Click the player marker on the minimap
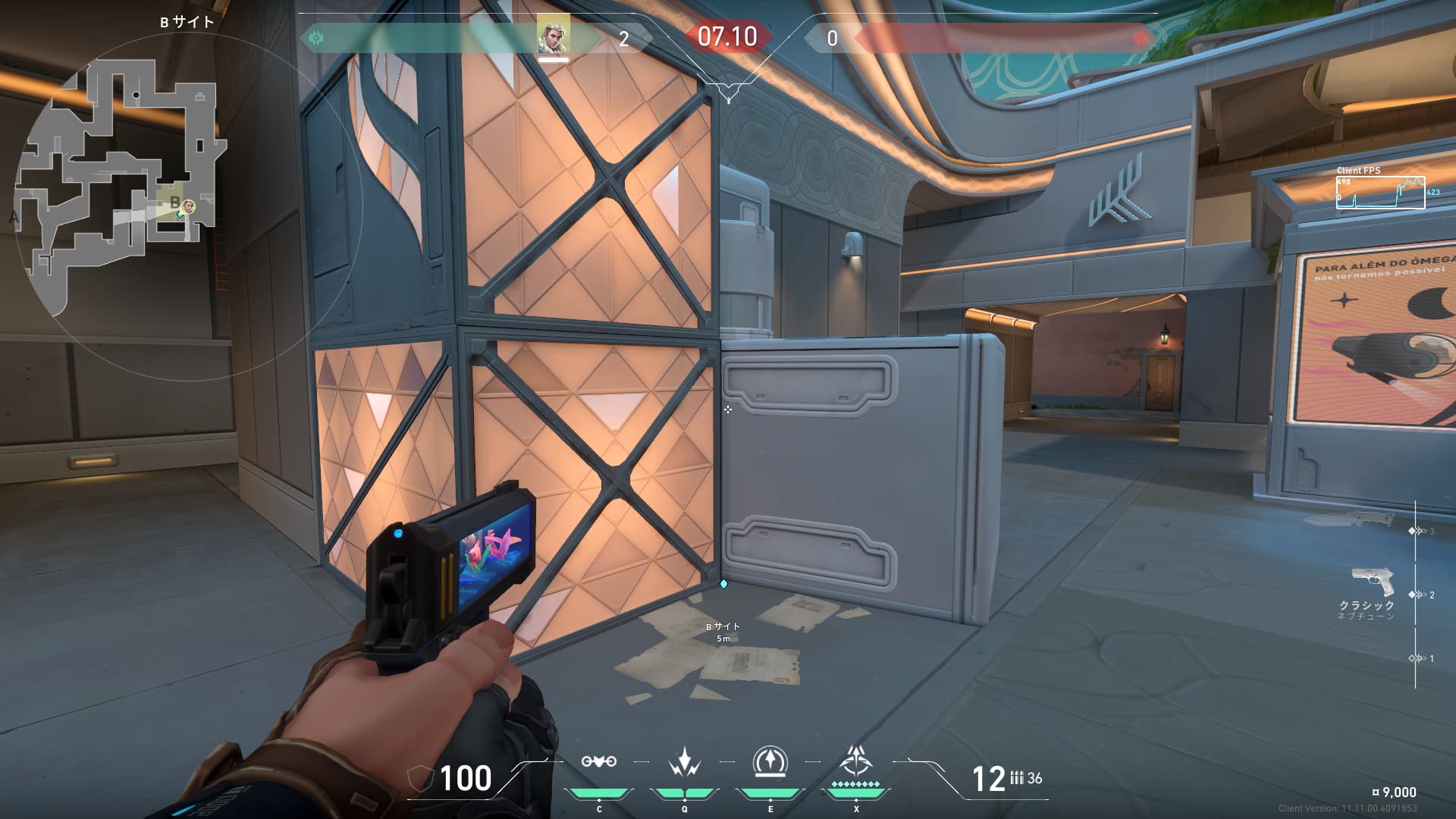Screen dimensions: 1456x819 (187, 206)
